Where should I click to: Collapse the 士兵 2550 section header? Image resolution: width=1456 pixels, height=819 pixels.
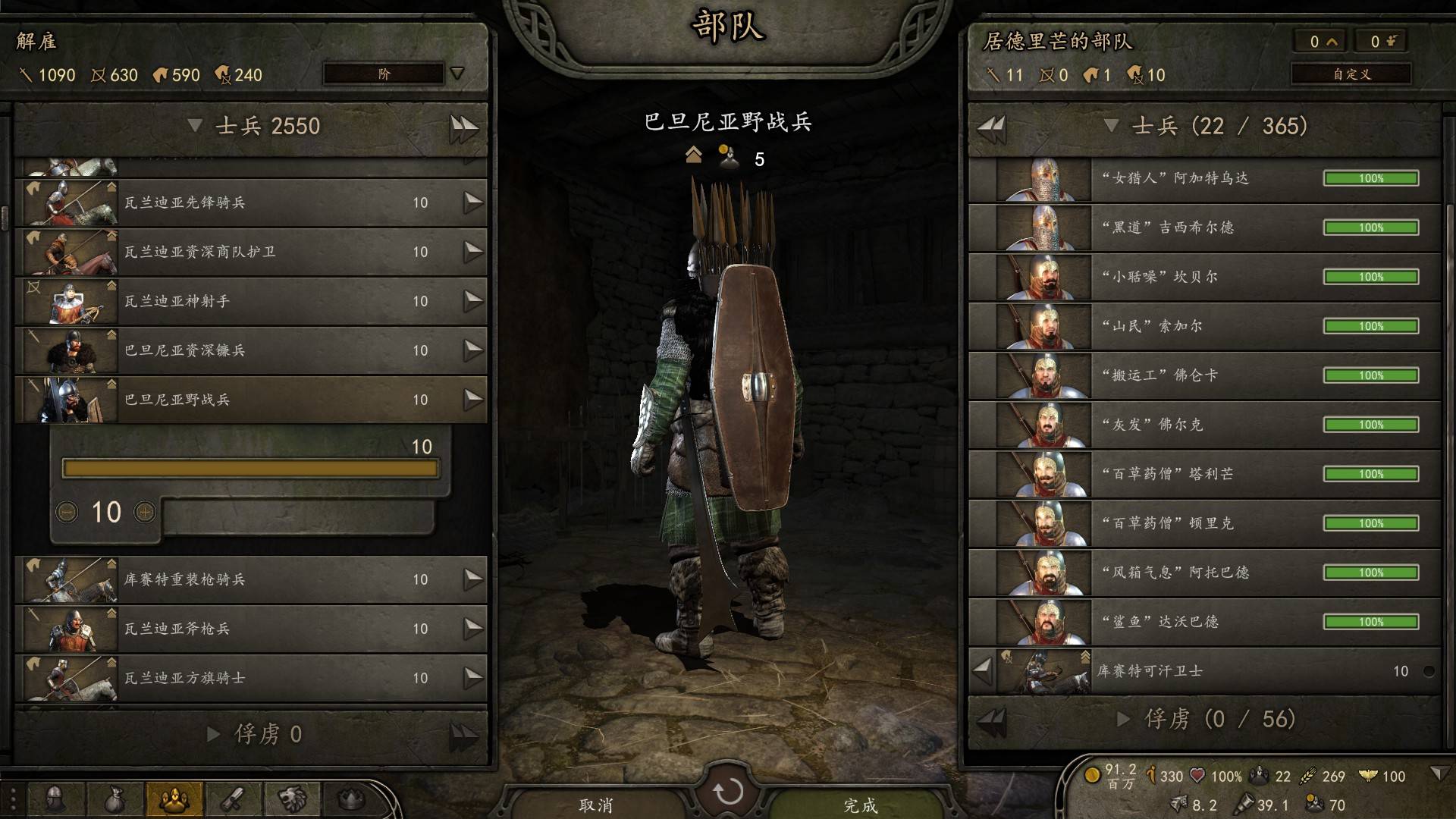coord(196,126)
